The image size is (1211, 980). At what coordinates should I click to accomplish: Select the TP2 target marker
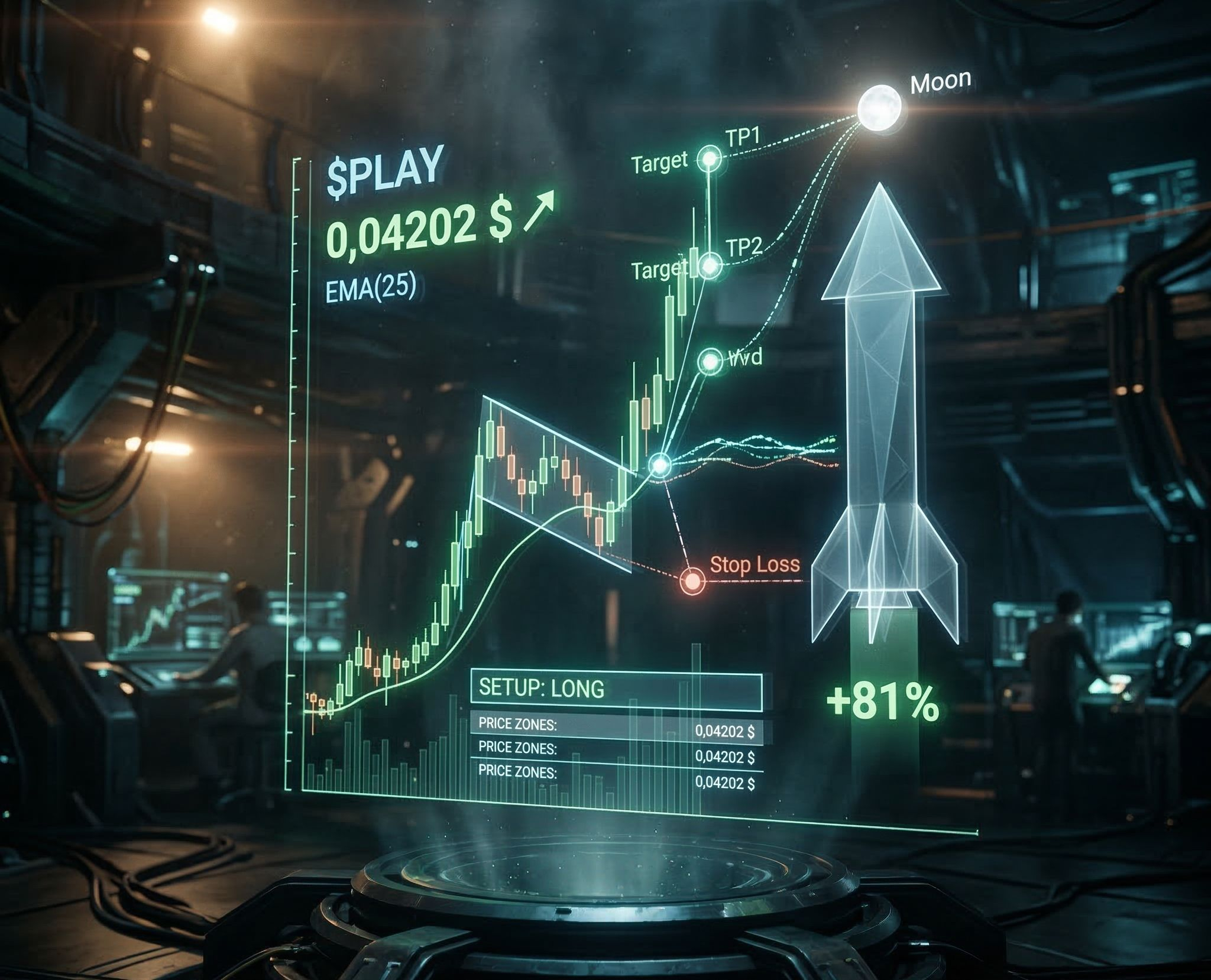pos(710,265)
